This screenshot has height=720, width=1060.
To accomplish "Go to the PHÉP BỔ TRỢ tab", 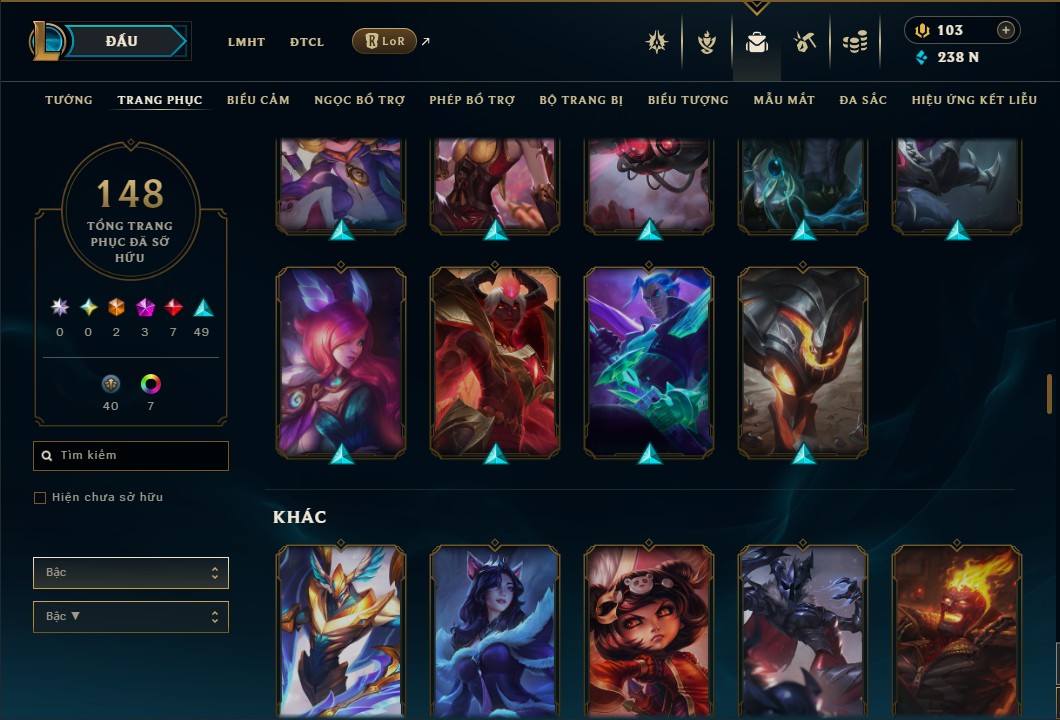I will (472, 100).
